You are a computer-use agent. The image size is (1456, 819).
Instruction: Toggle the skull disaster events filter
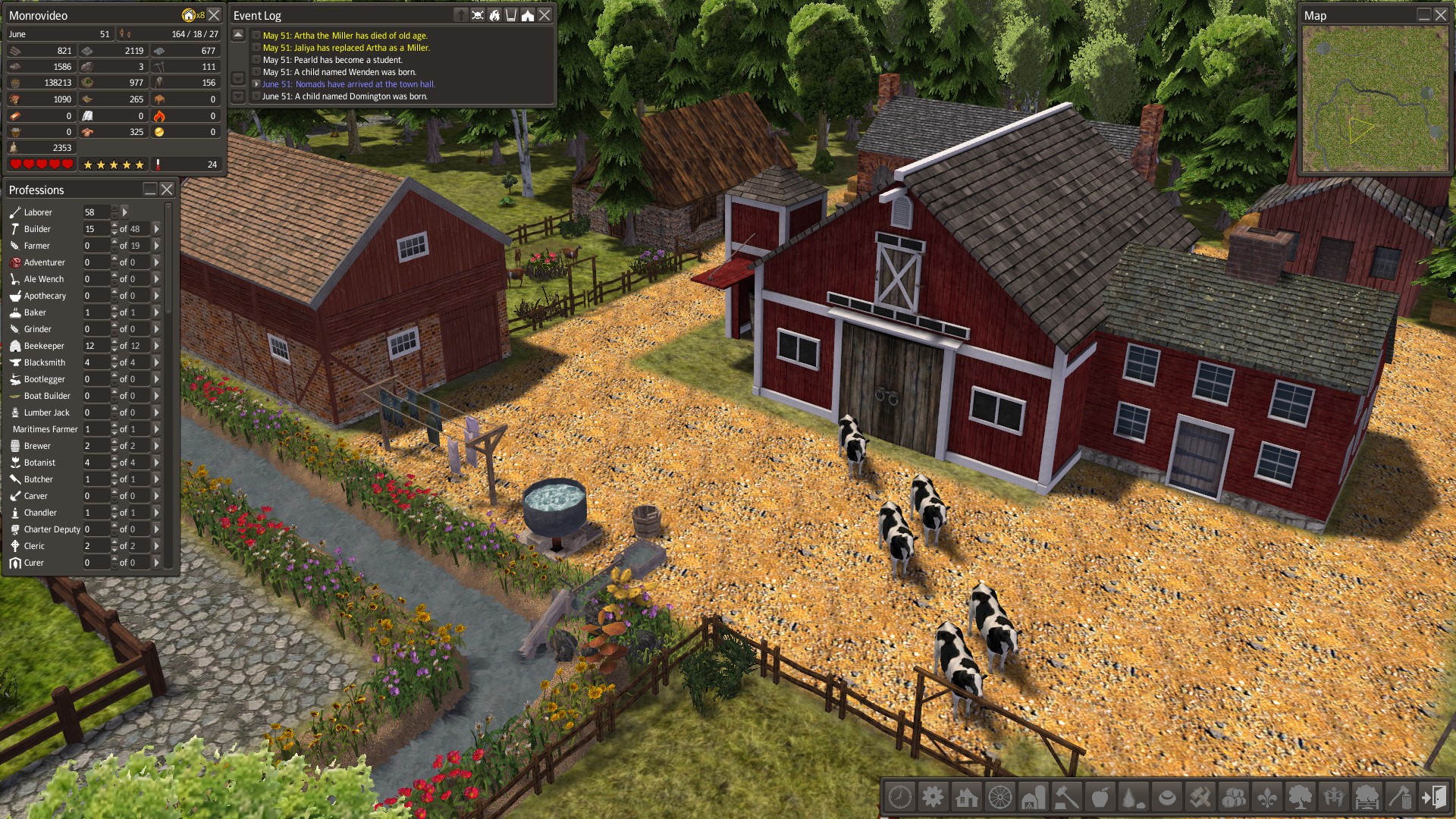pos(477,16)
